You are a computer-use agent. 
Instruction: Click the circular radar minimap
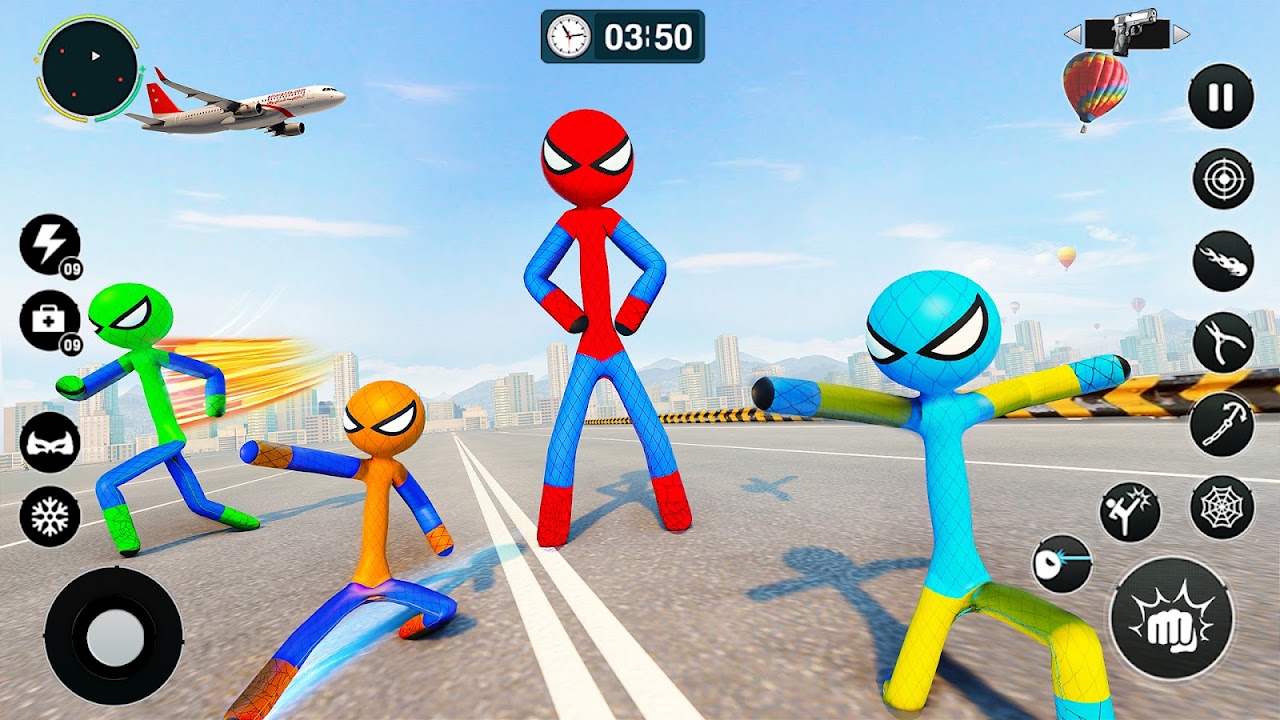coord(90,69)
